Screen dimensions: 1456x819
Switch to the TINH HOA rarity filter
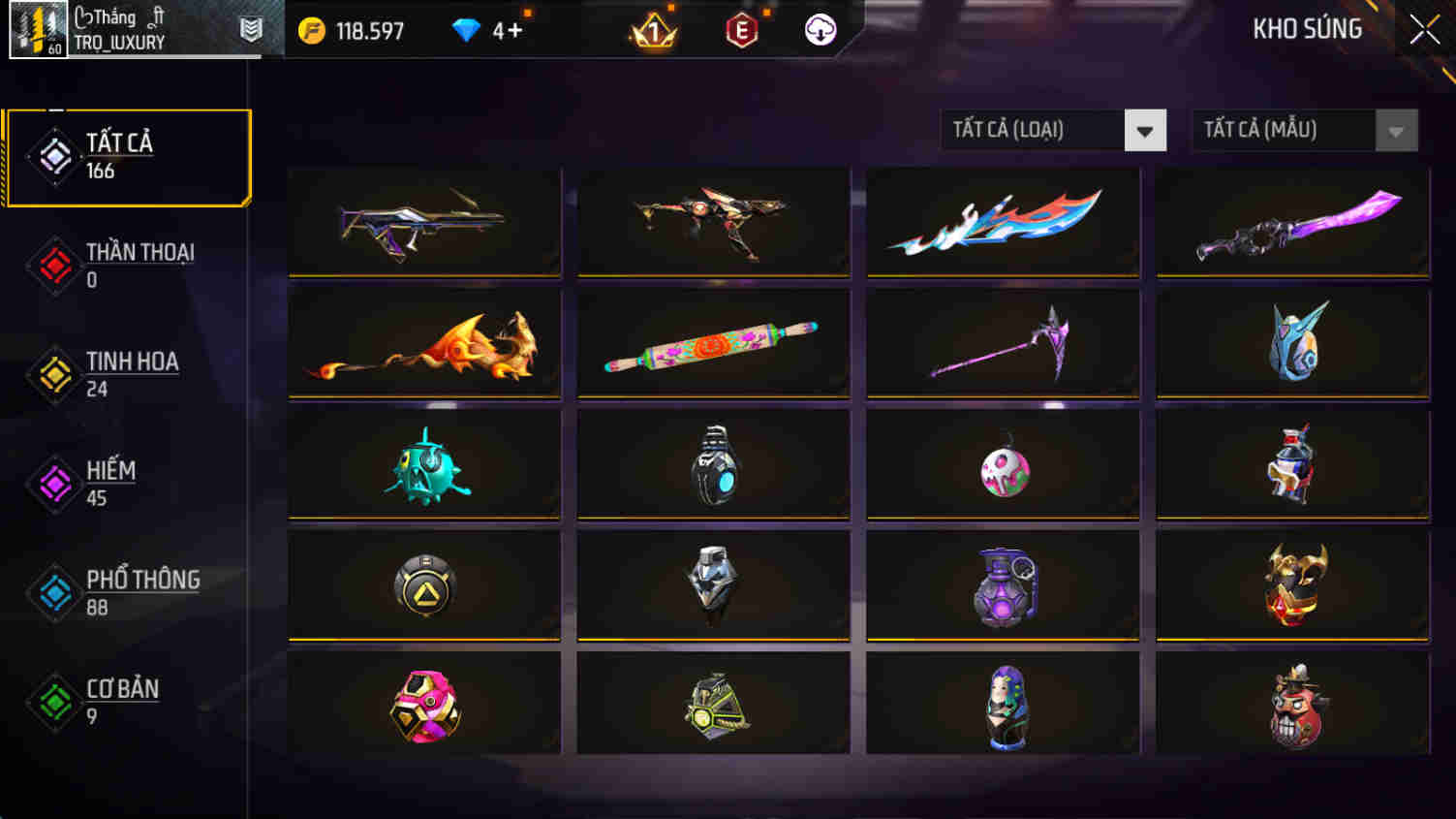(55, 374)
